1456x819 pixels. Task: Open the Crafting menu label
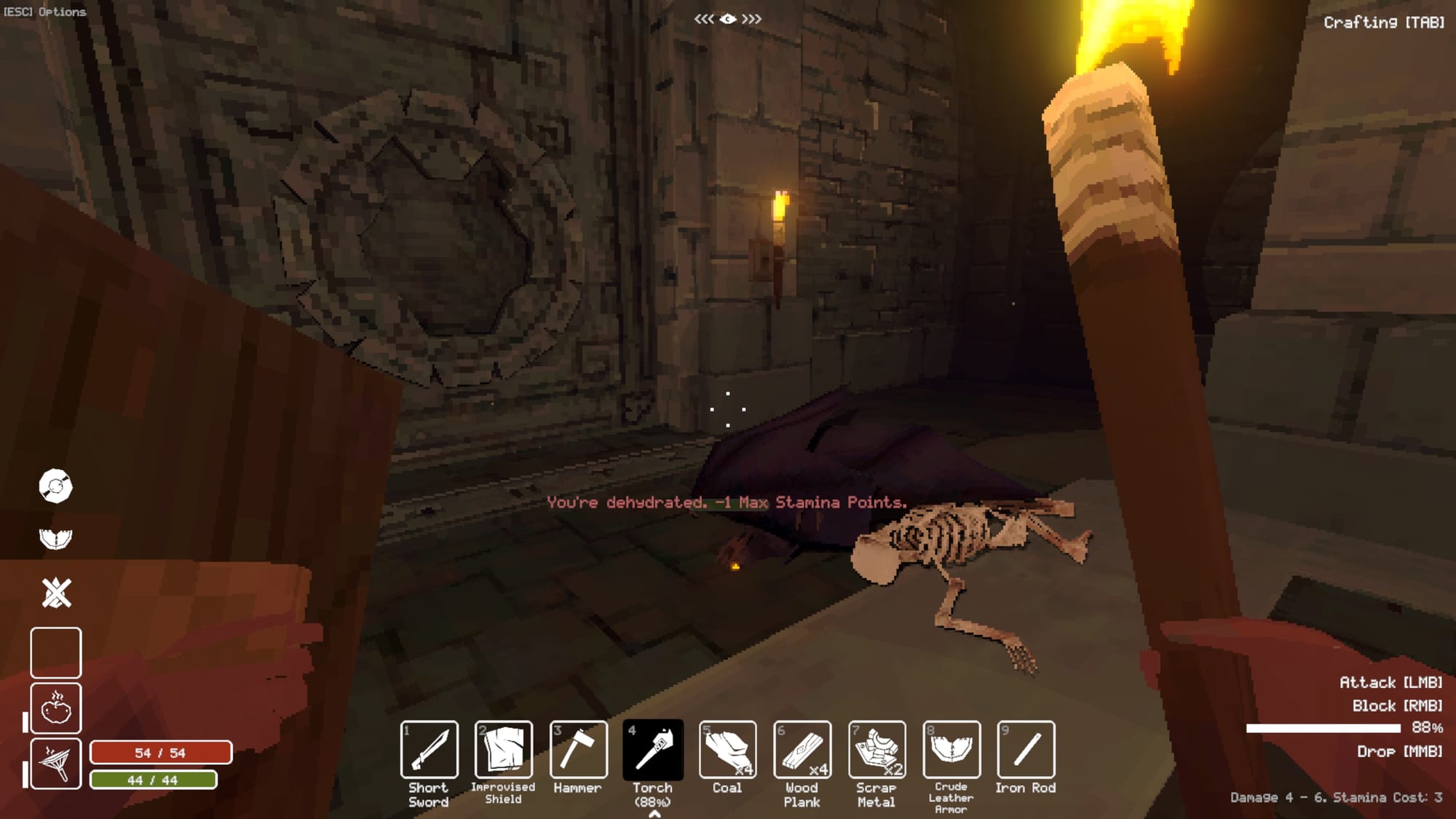(1383, 23)
